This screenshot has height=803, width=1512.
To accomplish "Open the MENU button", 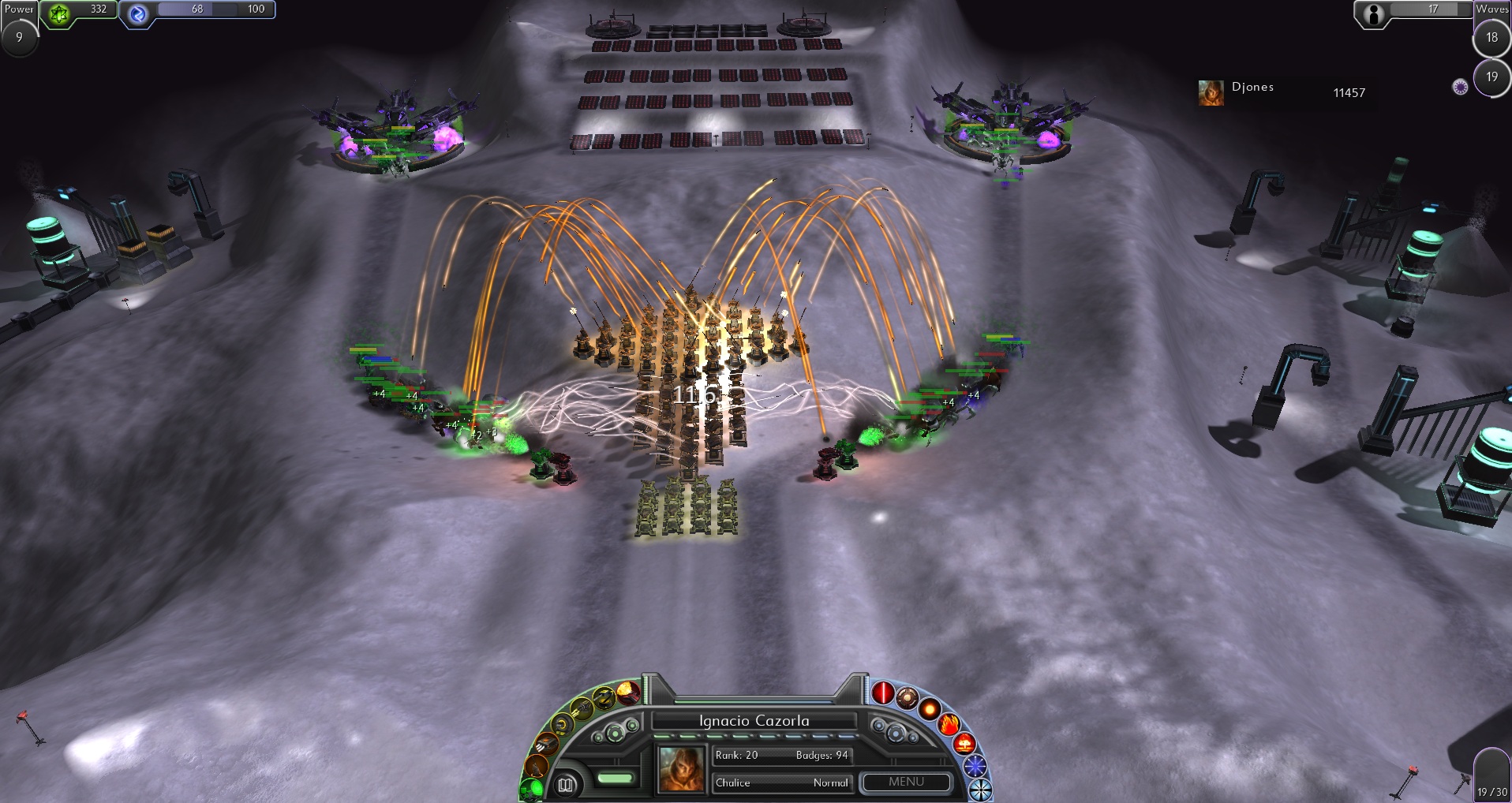I will click(906, 782).
